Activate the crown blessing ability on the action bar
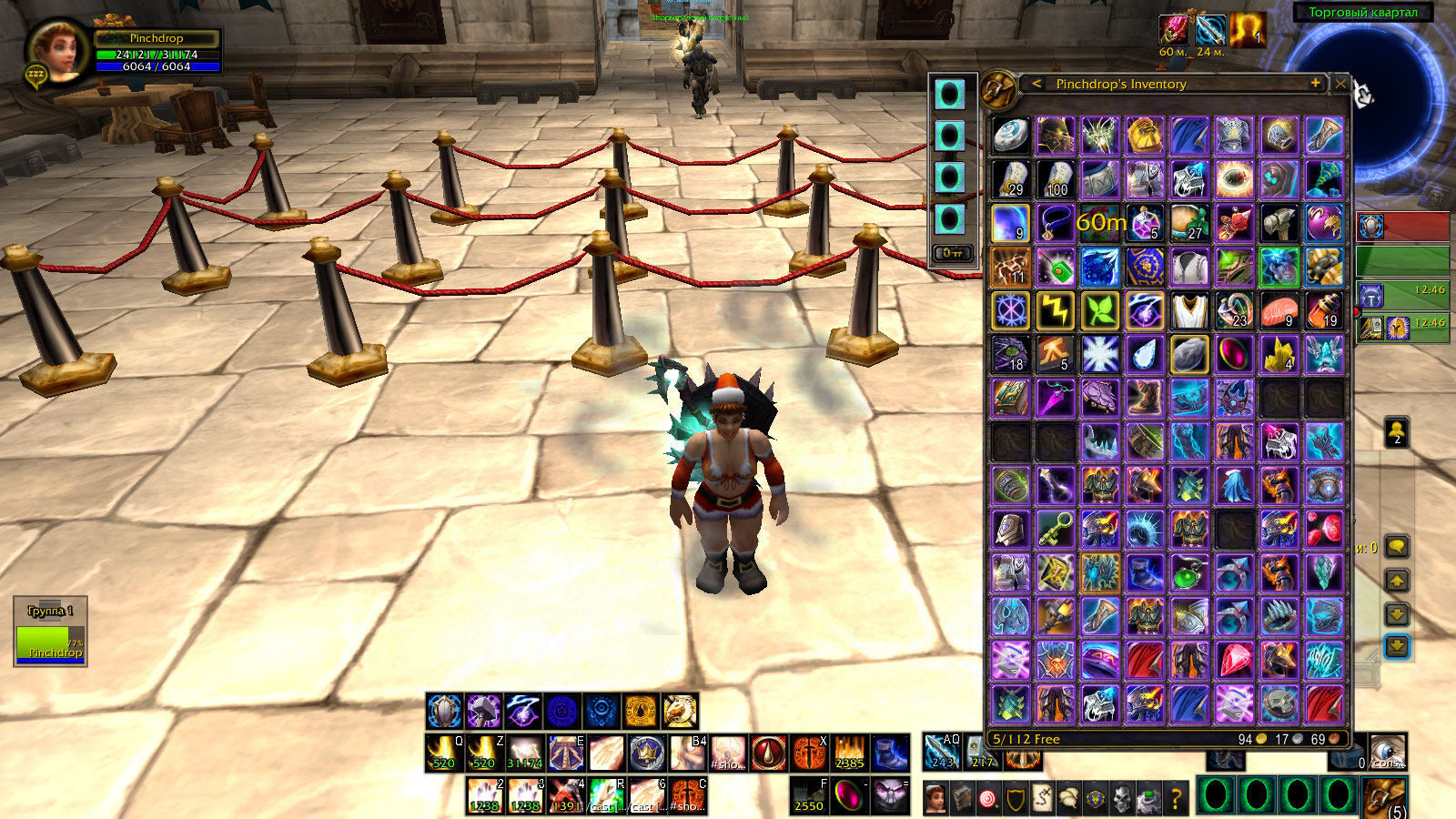The height and width of the screenshot is (819, 1456). 647,753
